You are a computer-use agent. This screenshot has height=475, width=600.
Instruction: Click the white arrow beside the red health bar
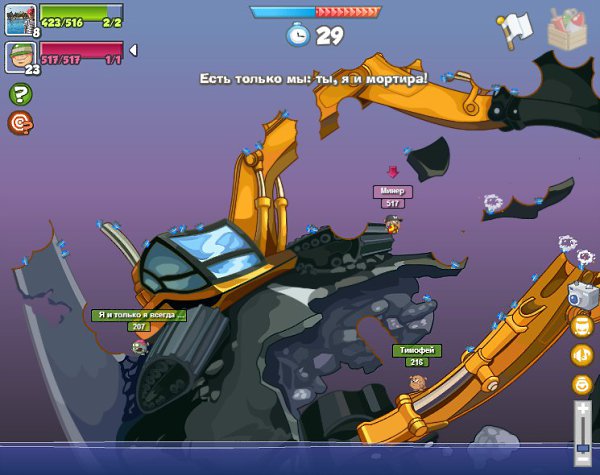(134, 50)
